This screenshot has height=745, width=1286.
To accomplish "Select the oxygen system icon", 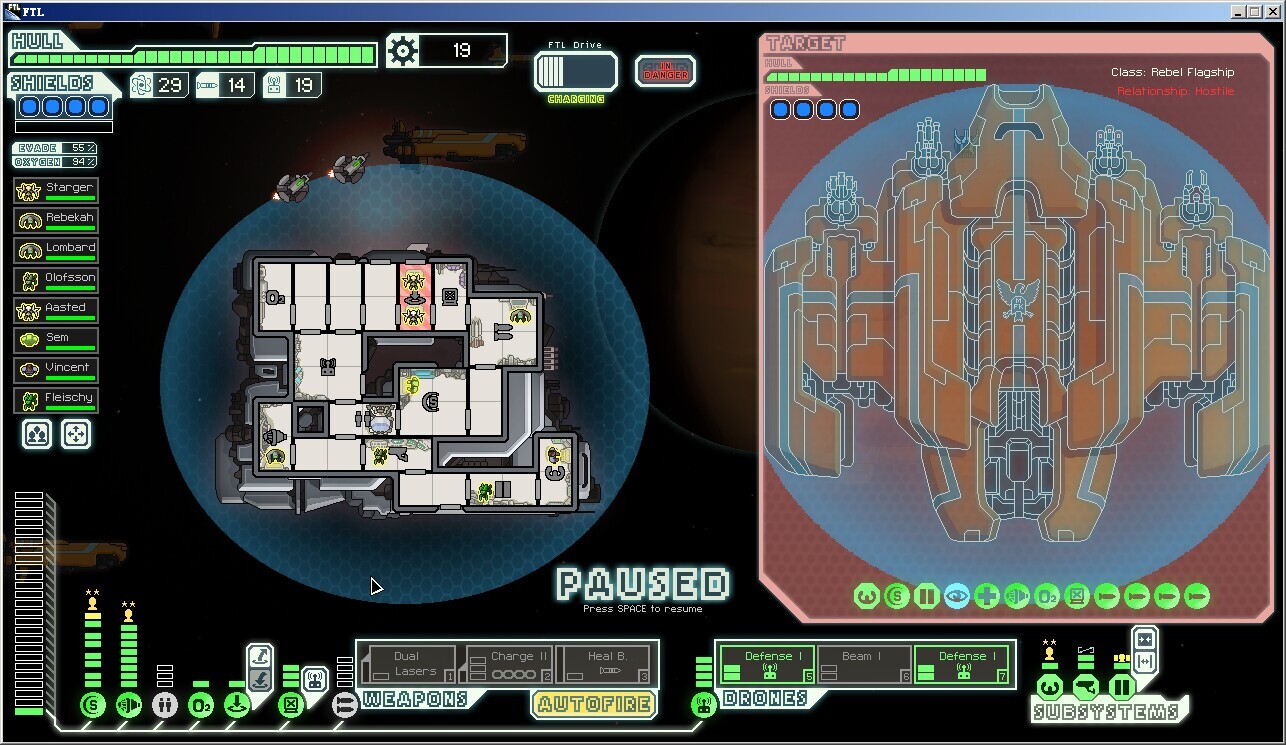I will (x=201, y=705).
